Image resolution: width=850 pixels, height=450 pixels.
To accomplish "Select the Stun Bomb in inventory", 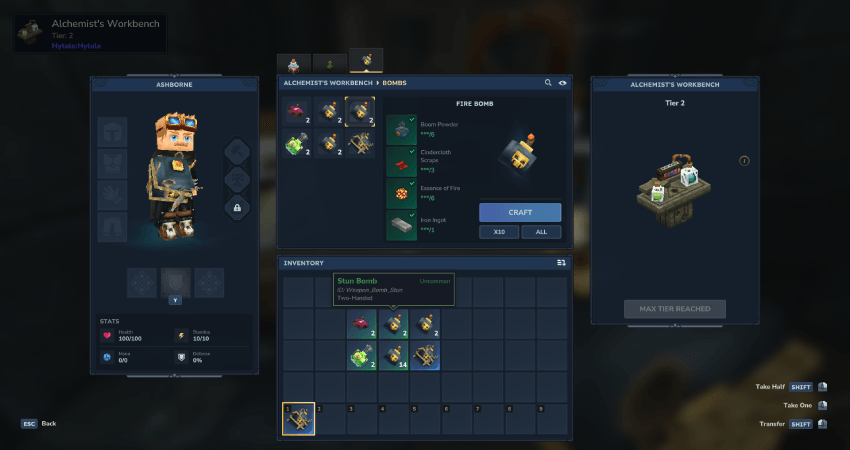I will pyautogui.click(x=394, y=324).
